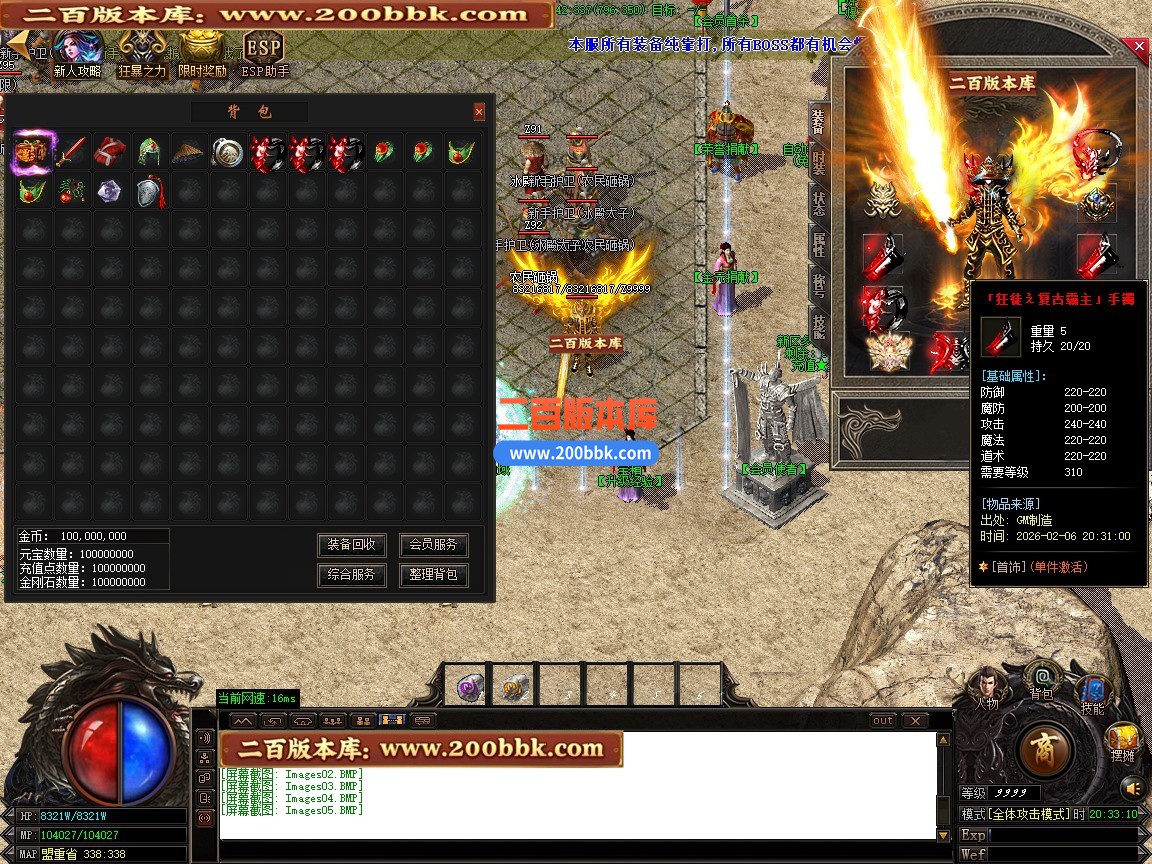
Task: Switch to the 属性 attributes tab
Action: click(818, 243)
